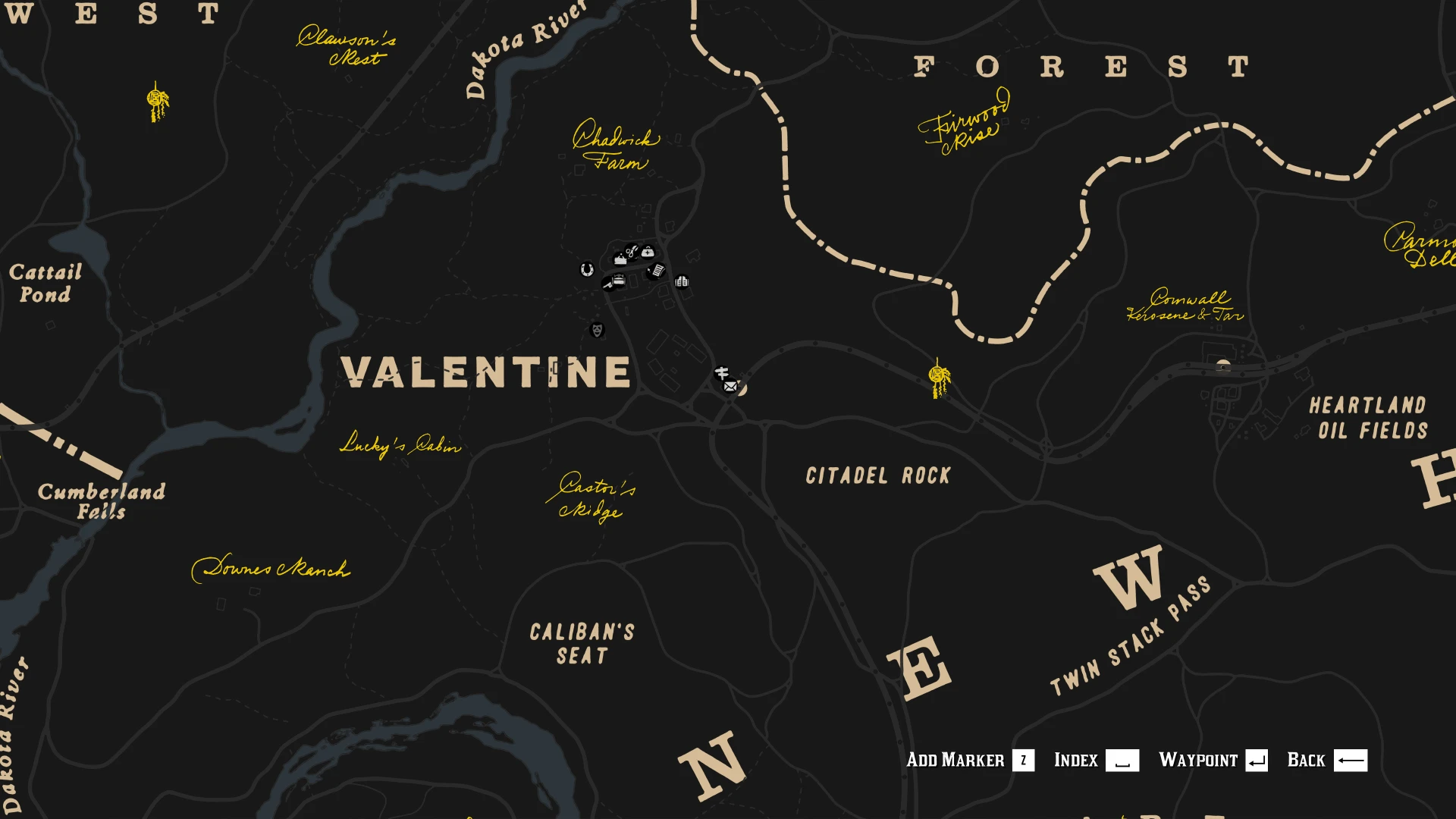Open the newspaper gunsmith icon
The width and height of the screenshot is (1456, 819).
tap(656, 271)
